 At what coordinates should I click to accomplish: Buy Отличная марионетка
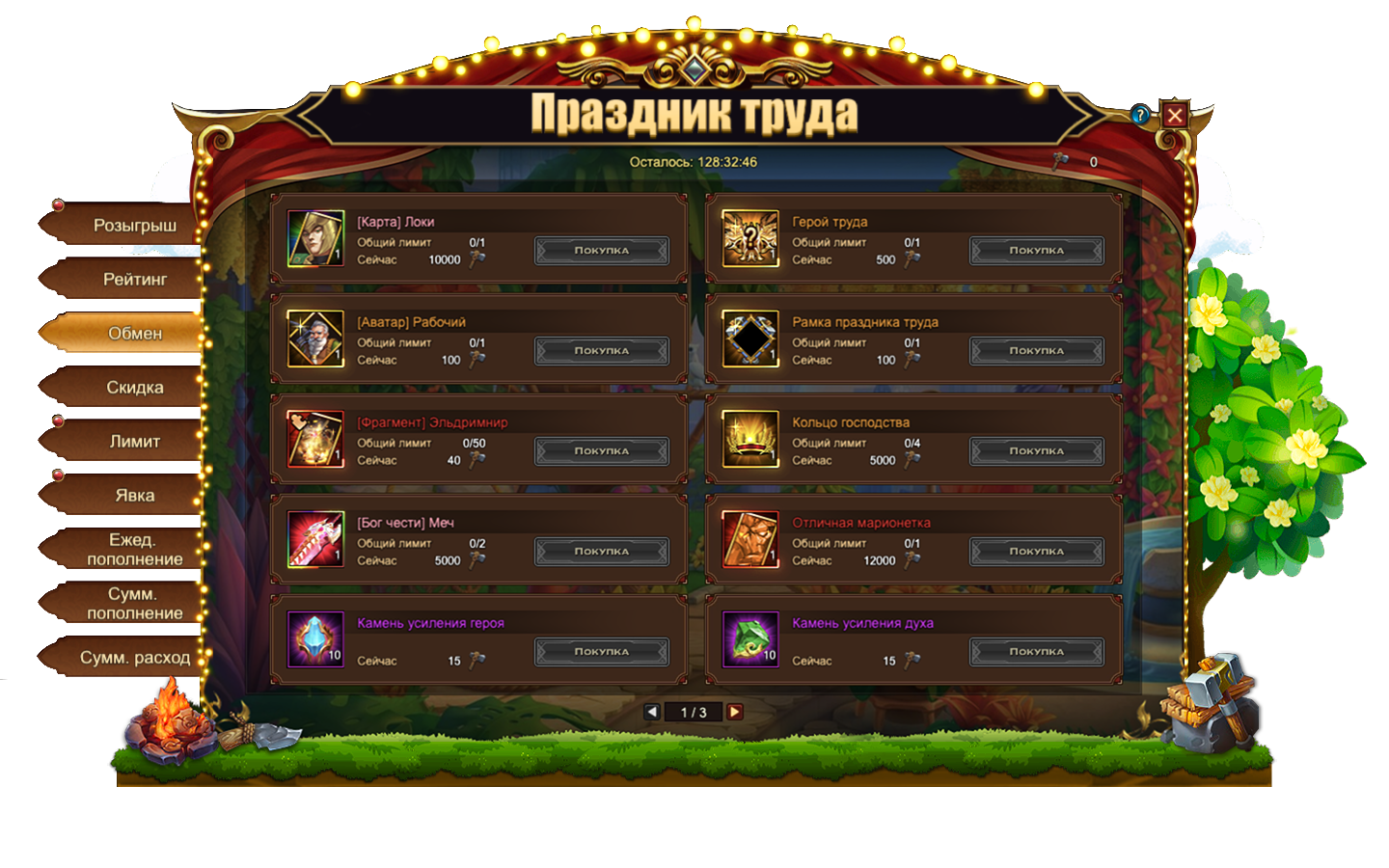coord(1036,552)
